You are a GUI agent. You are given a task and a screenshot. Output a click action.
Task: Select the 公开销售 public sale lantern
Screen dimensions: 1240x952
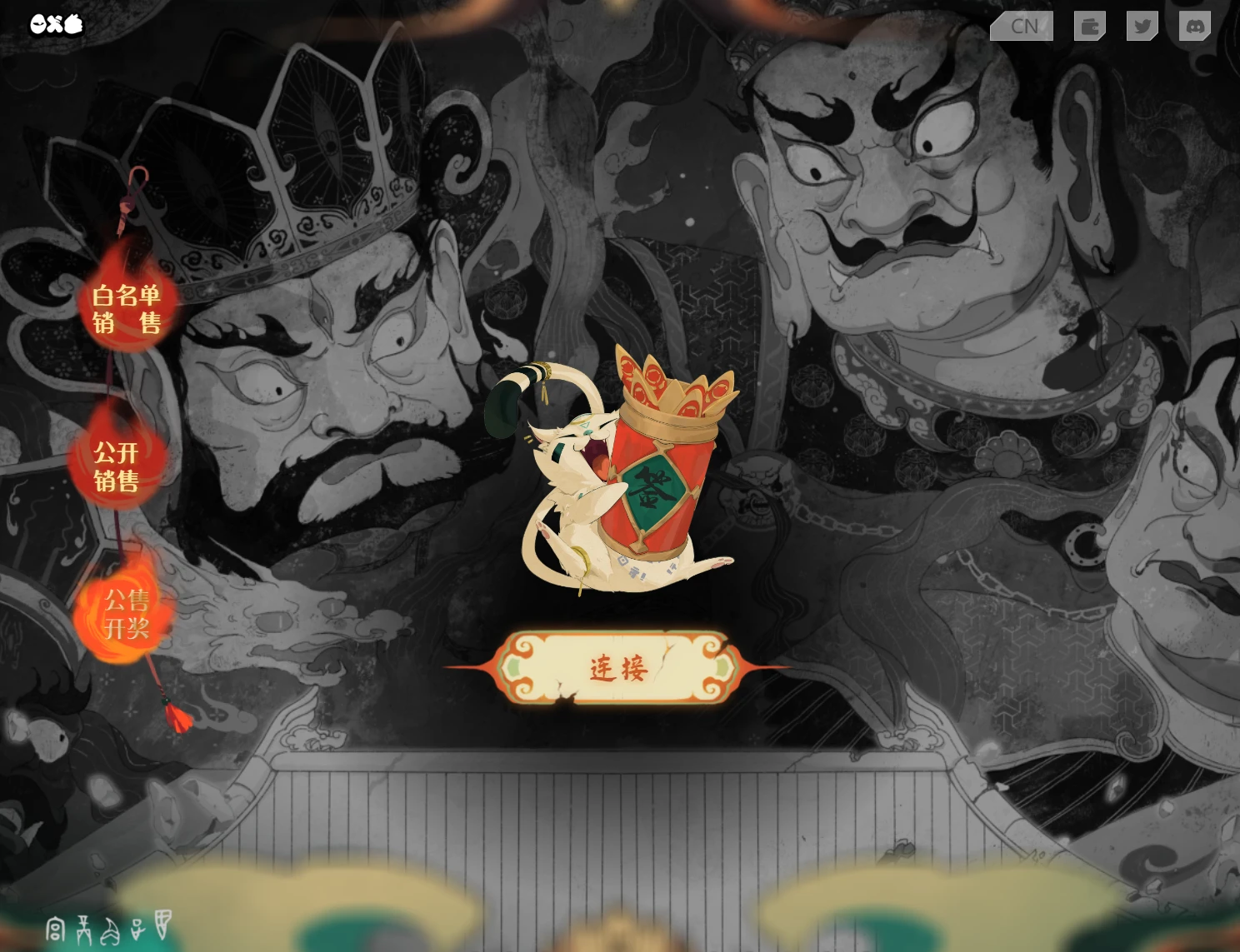[116, 466]
